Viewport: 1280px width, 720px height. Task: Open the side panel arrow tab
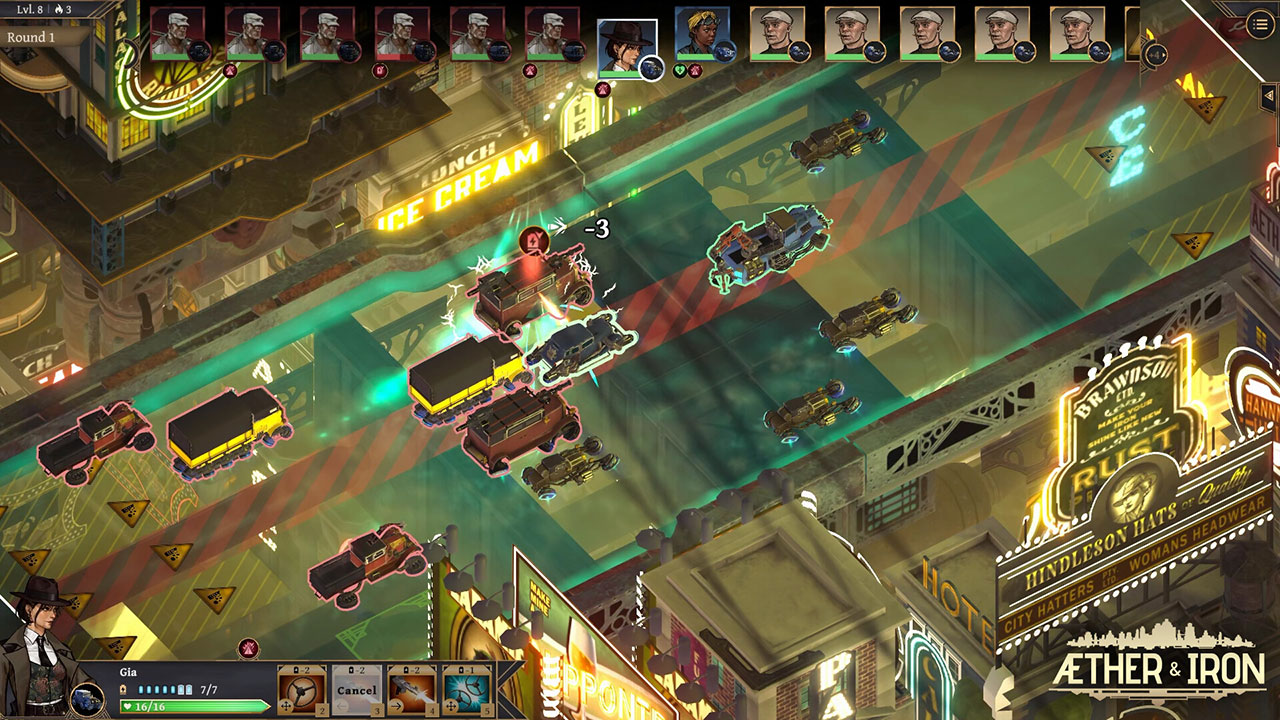[1270, 94]
